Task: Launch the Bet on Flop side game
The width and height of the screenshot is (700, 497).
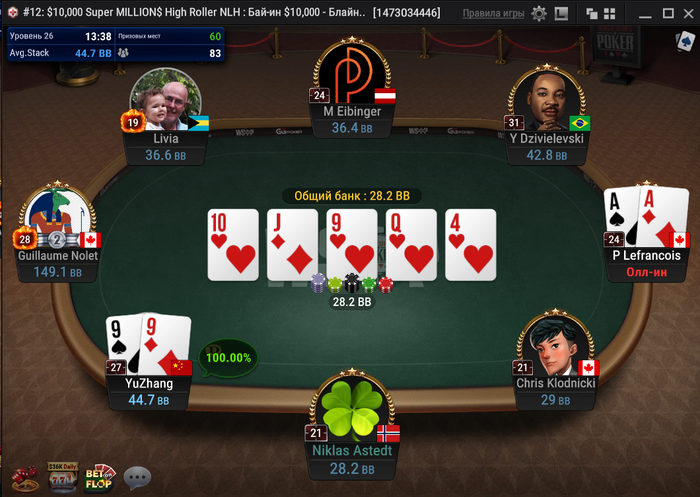Action: 99,477
